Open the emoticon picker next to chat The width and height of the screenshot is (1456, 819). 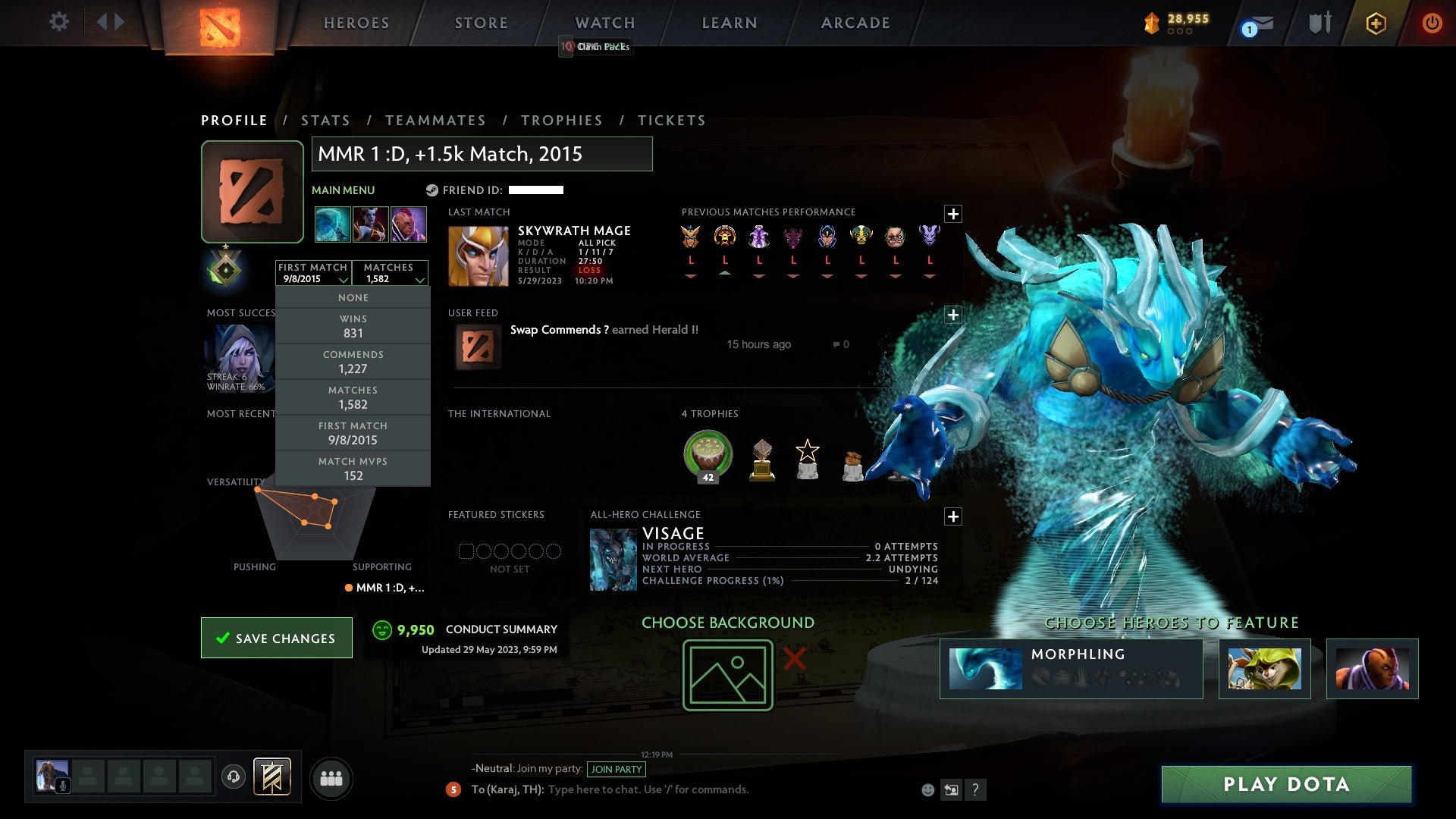coord(927,789)
